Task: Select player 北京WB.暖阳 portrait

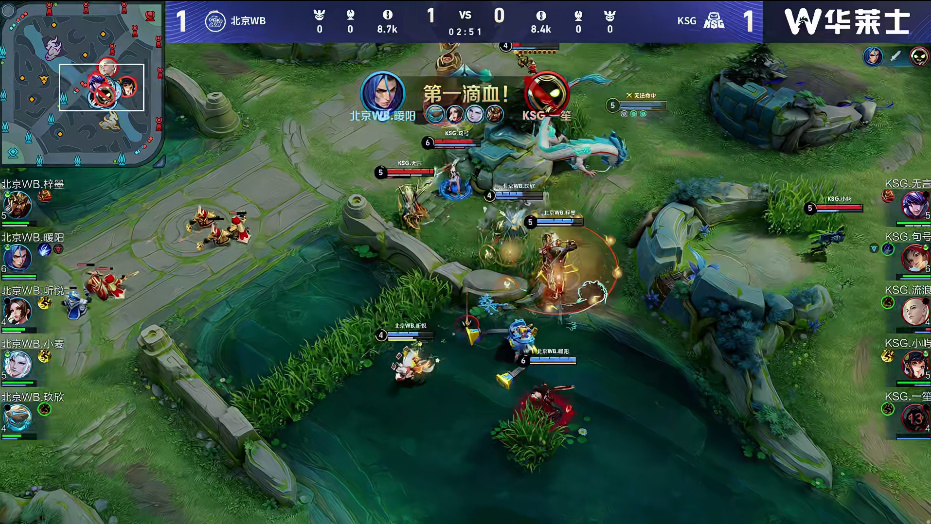Action: click(x=17, y=257)
